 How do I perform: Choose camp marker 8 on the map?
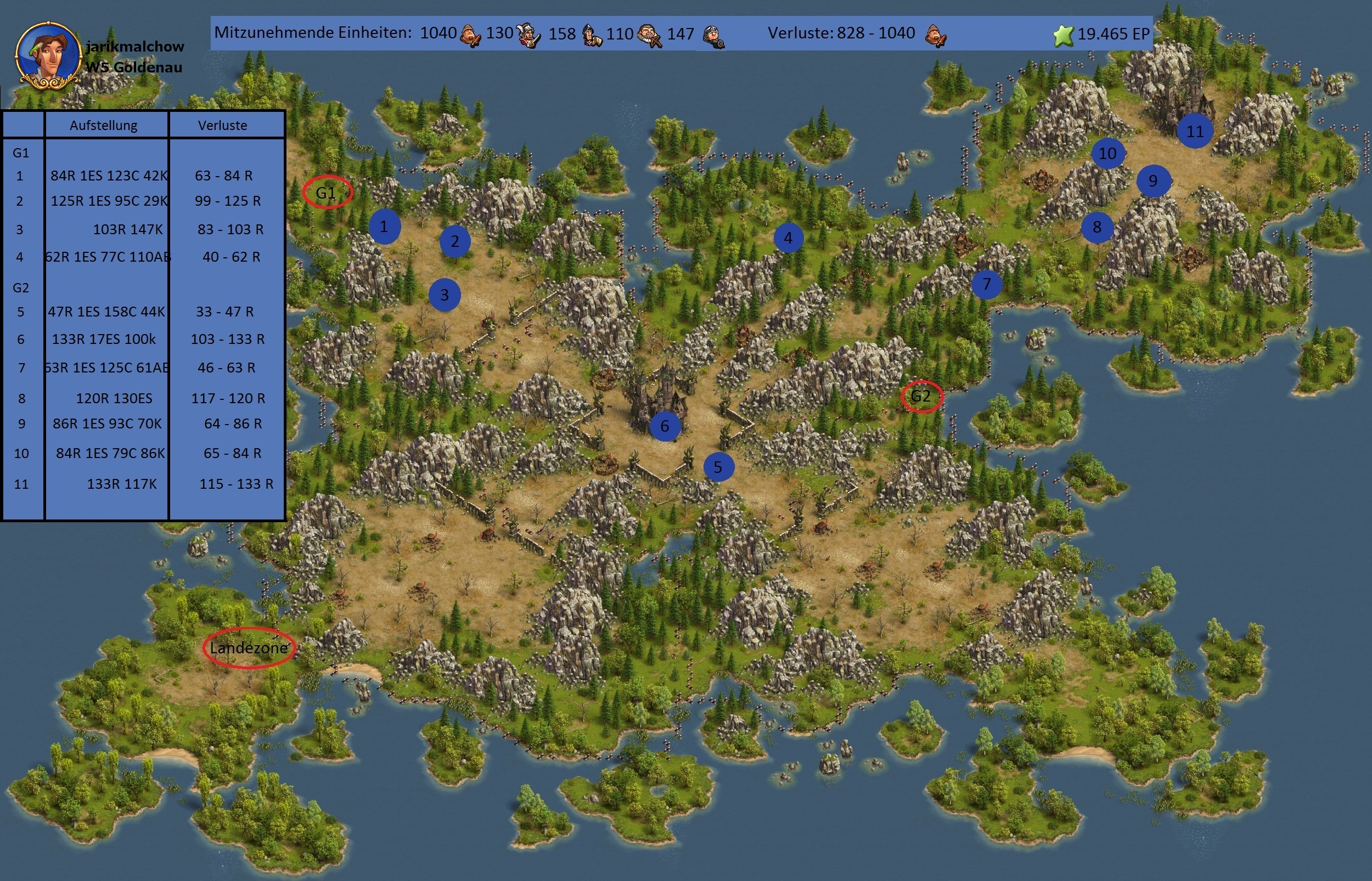pos(1097,227)
